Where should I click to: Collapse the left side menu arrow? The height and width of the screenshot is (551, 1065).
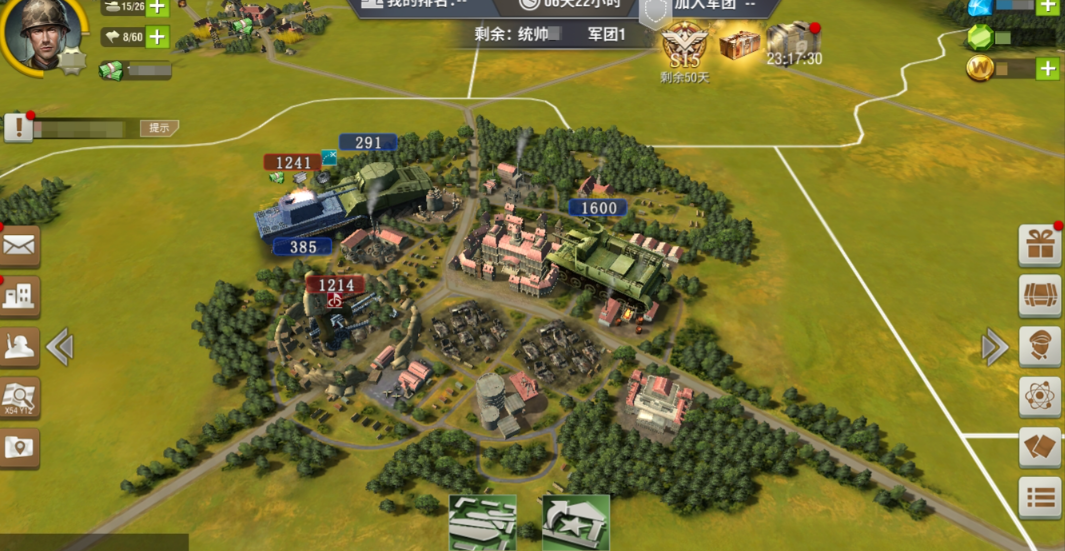coord(60,347)
